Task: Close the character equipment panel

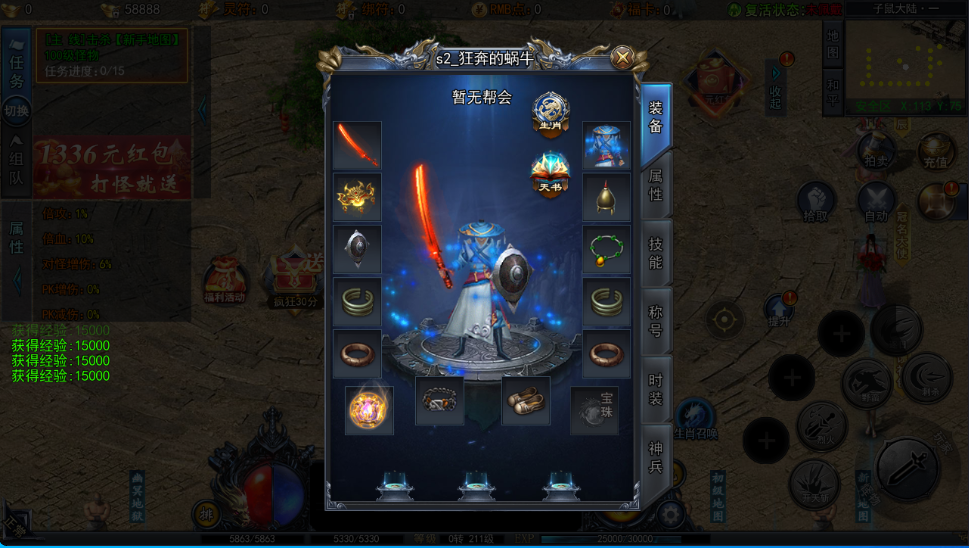Action: 622,57
